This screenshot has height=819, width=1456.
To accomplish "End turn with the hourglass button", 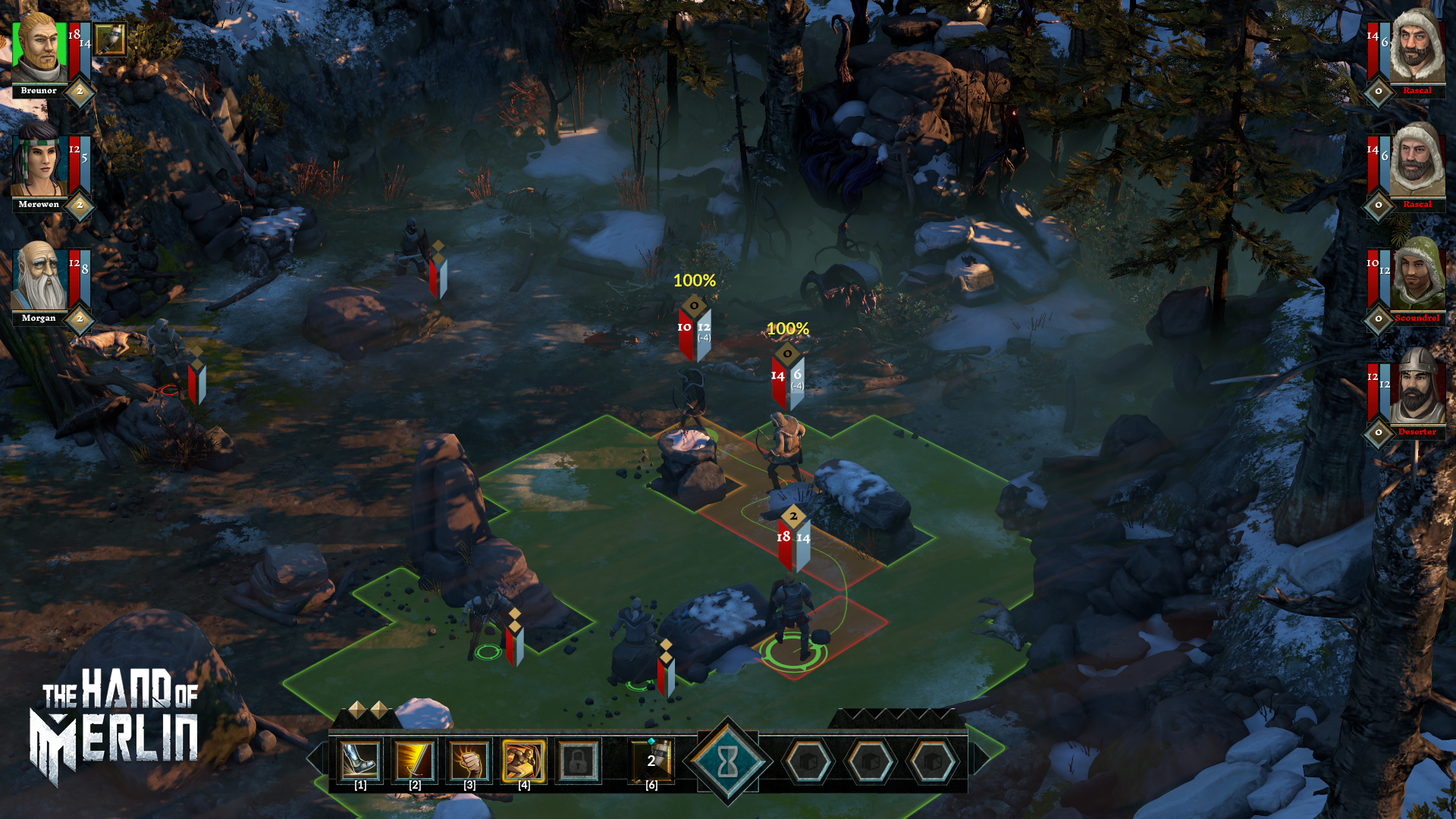I will click(x=728, y=761).
